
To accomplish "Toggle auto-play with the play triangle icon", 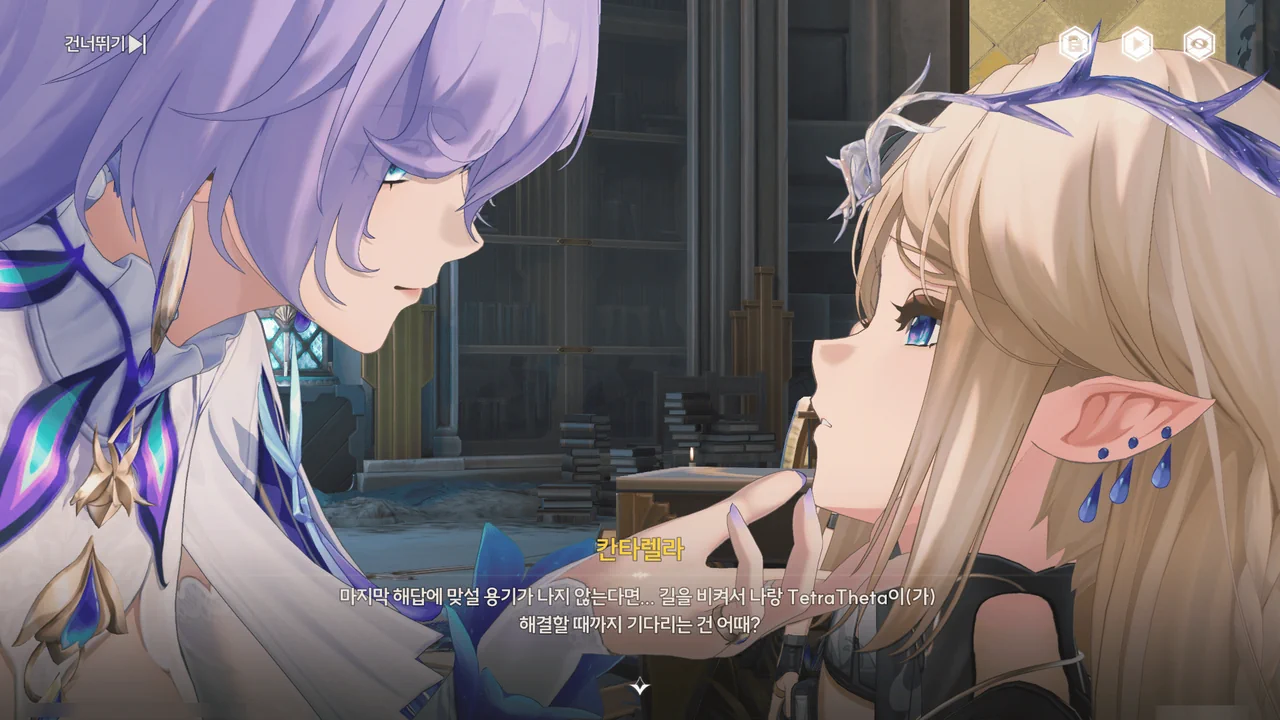I will coord(1136,44).
